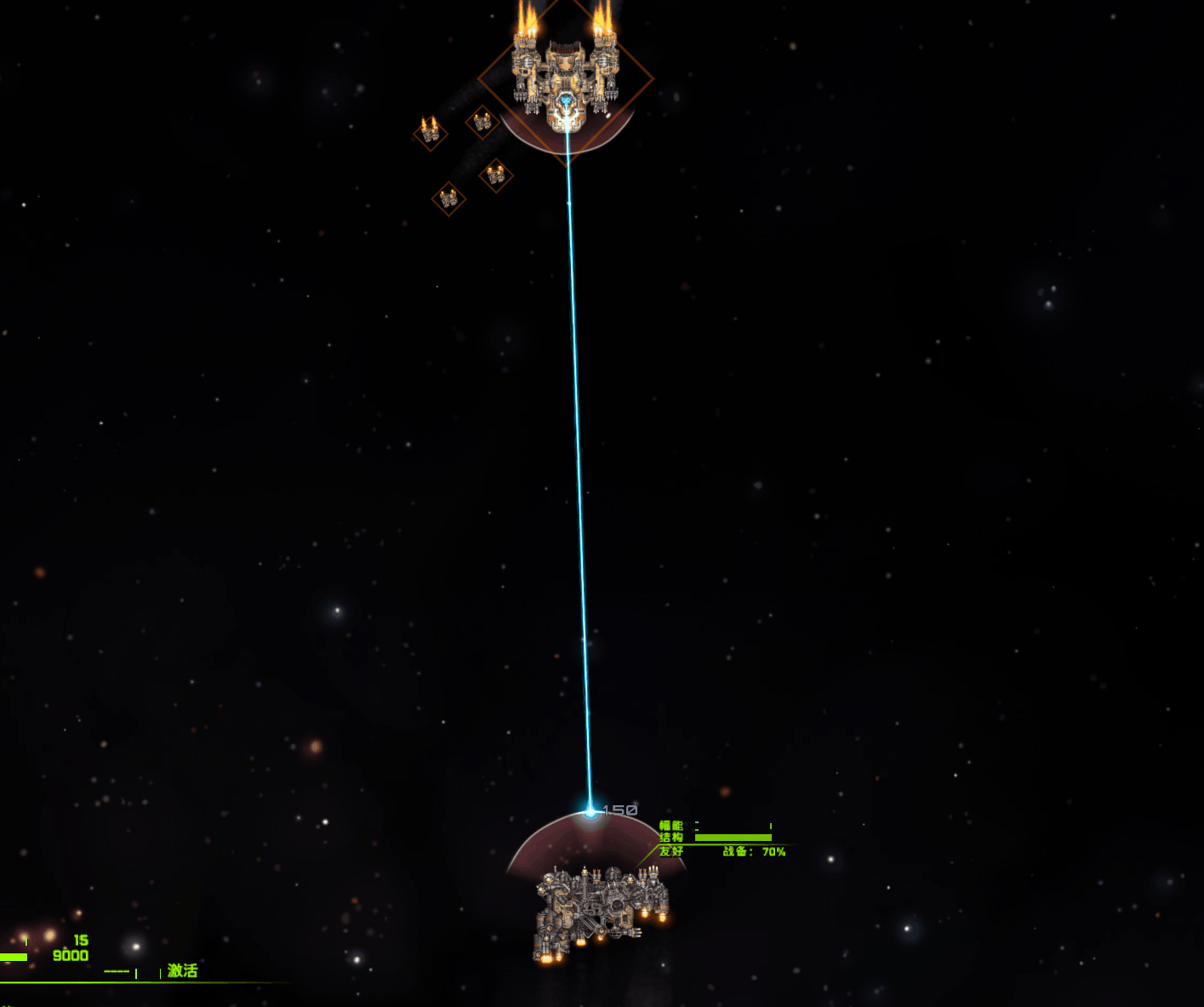Click the 15 counter in the bottom-left HUD
This screenshot has height=1007, width=1204.
[80, 940]
